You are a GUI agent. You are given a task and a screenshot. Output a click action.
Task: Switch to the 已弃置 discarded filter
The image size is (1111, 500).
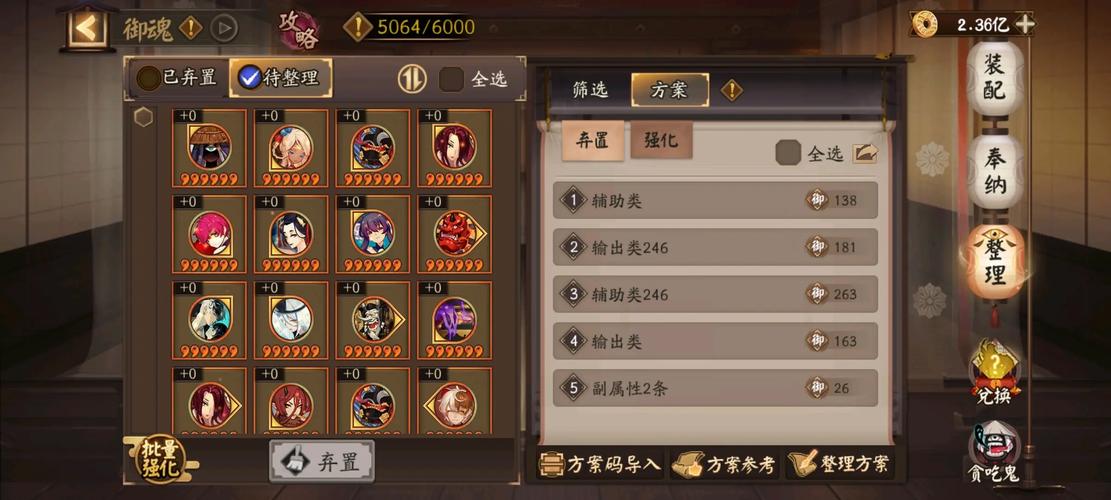[177, 78]
